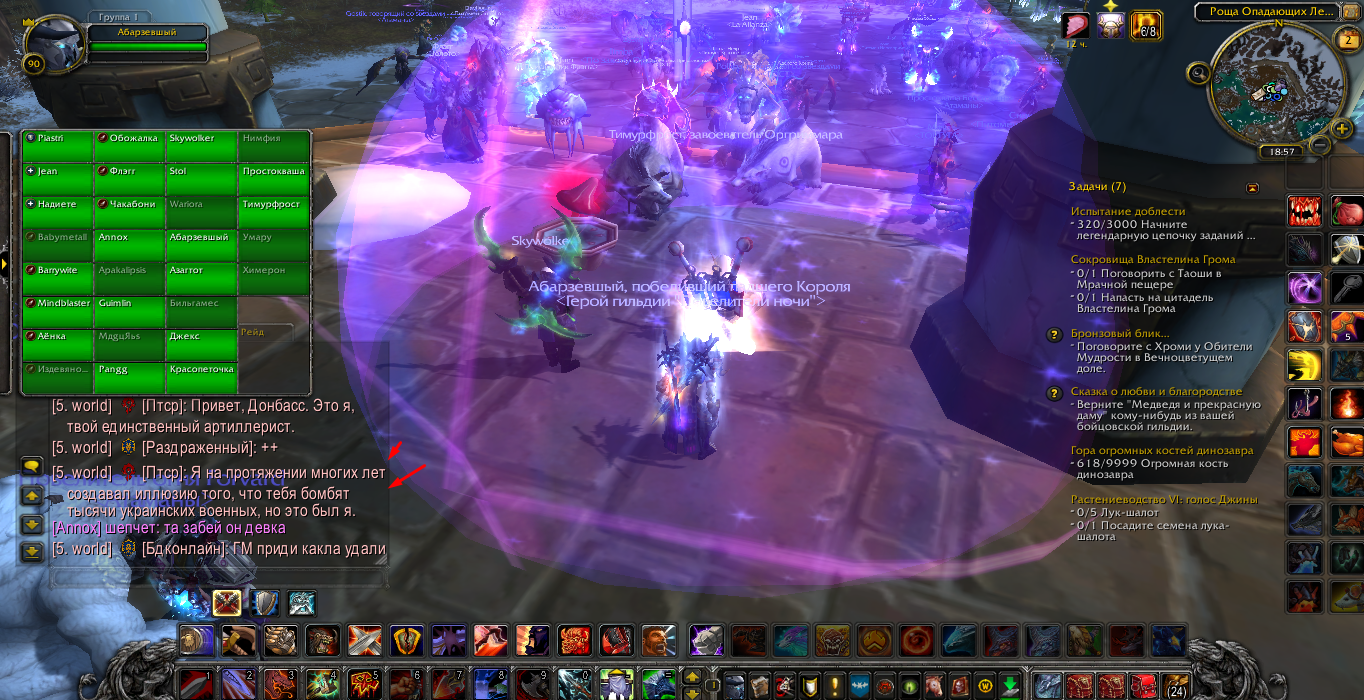The width and height of the screenshot is (1364, 700).
Task: Collapse the Задачи quest tracker
Action: coord(1252,187)
